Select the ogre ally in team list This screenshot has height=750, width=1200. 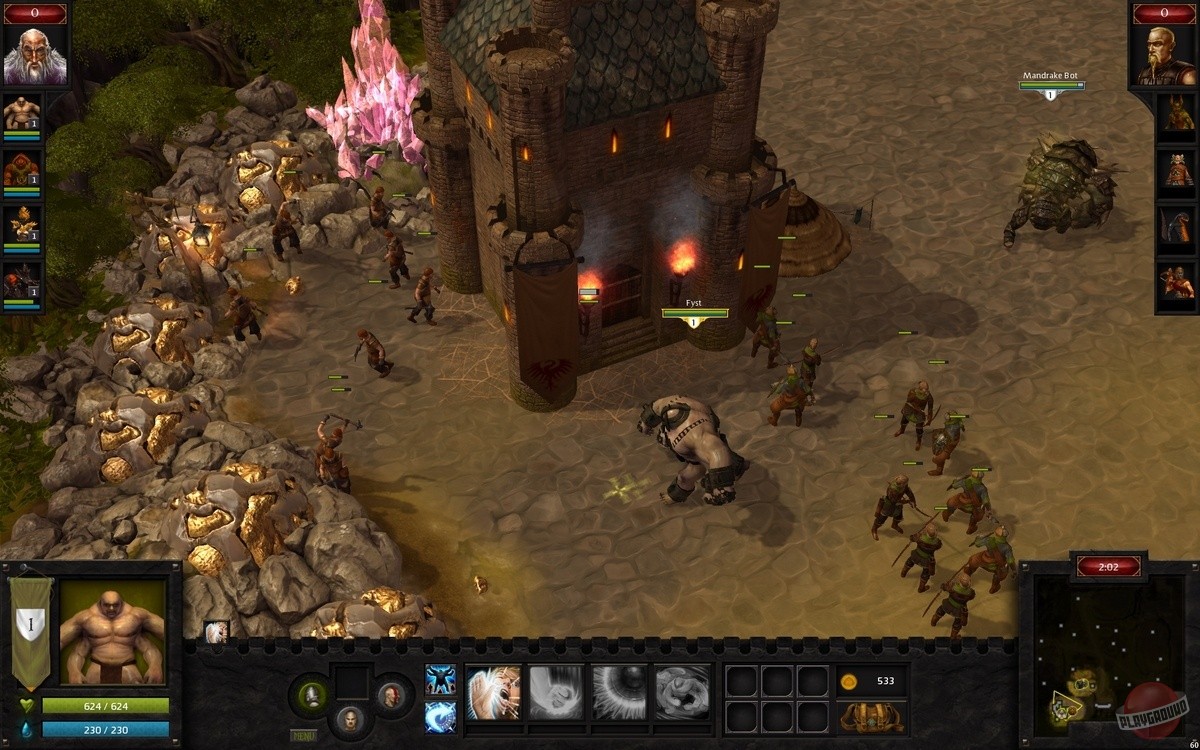[x=21, y=114]
